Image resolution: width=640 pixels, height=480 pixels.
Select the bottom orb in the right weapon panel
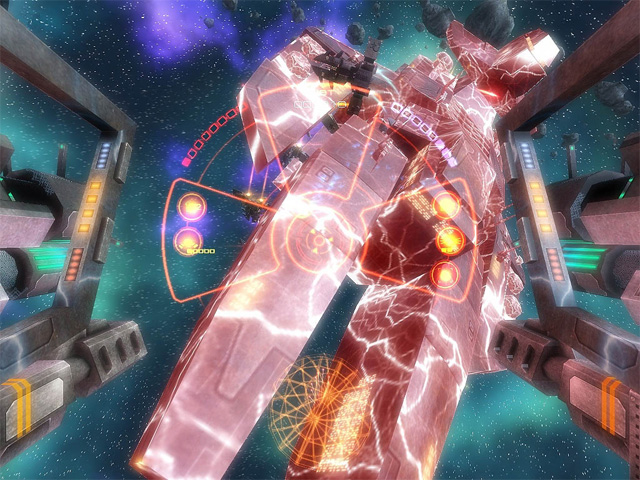pyautogui.click(x=446, y=273)
